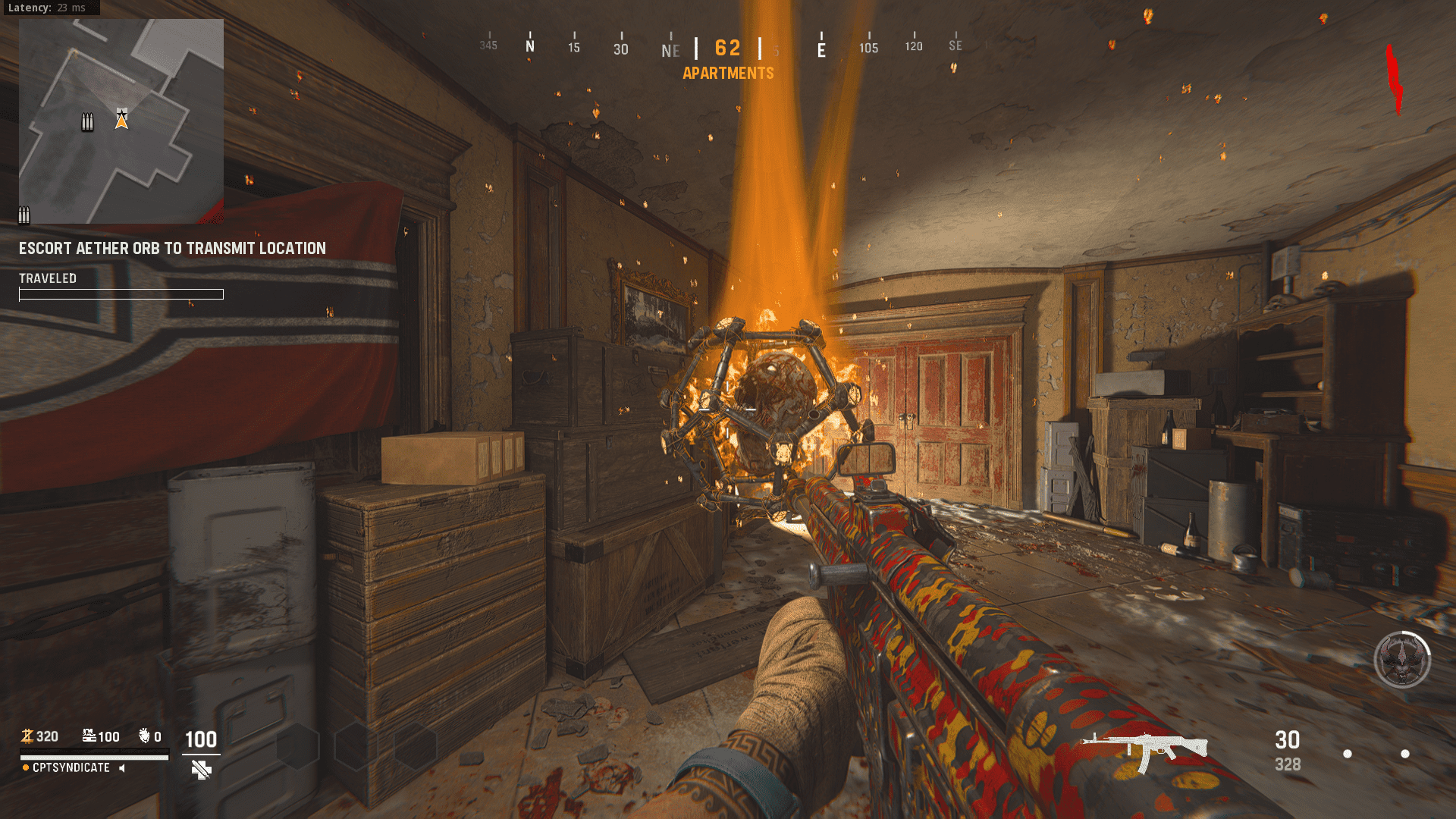This screenshot has height=819, width=1456.
Task: Toggle the lethal equipment dot indicator
Action: click(x=1348, y=754)
